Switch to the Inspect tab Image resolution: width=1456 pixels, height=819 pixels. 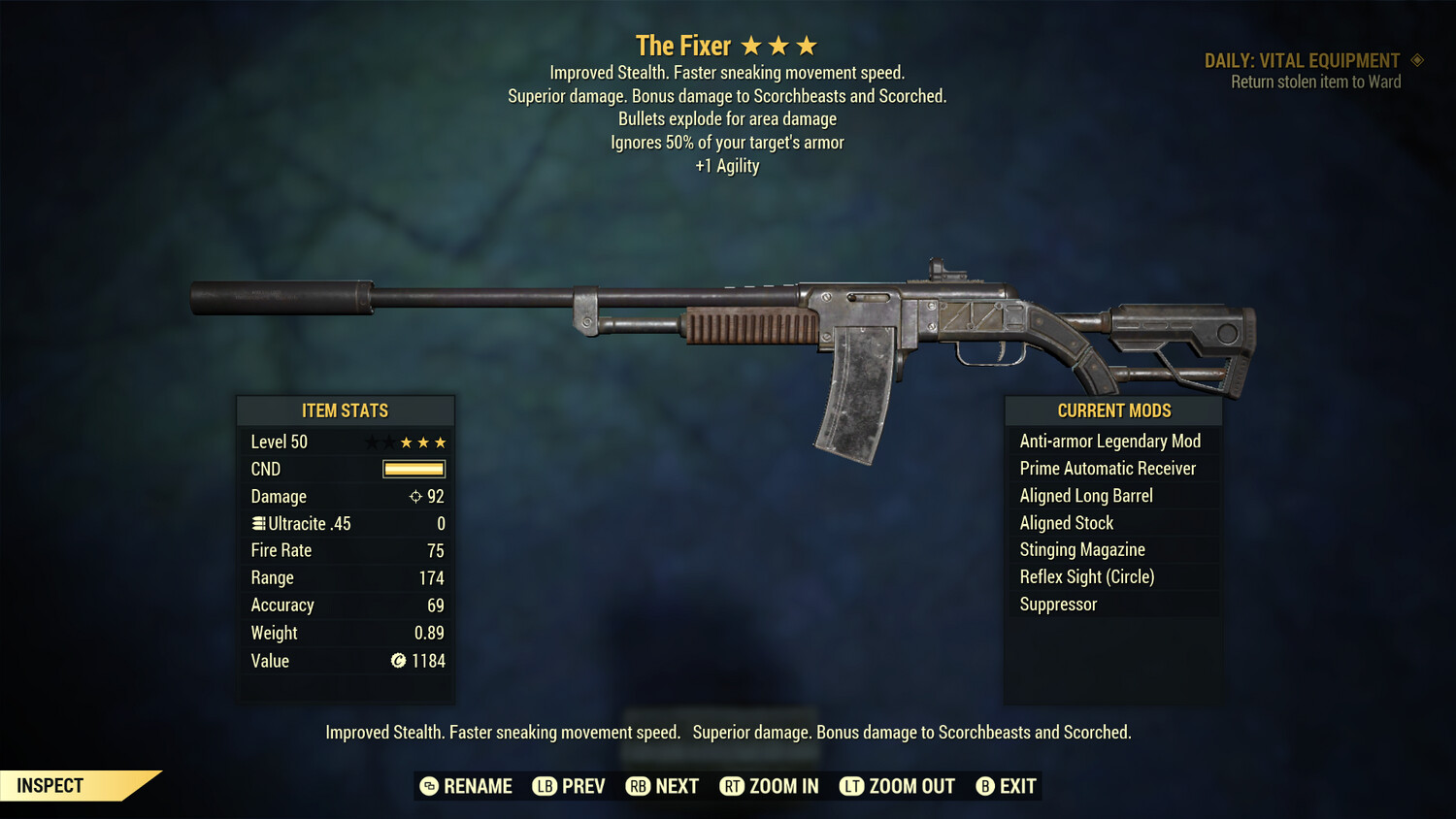(50, 785)
